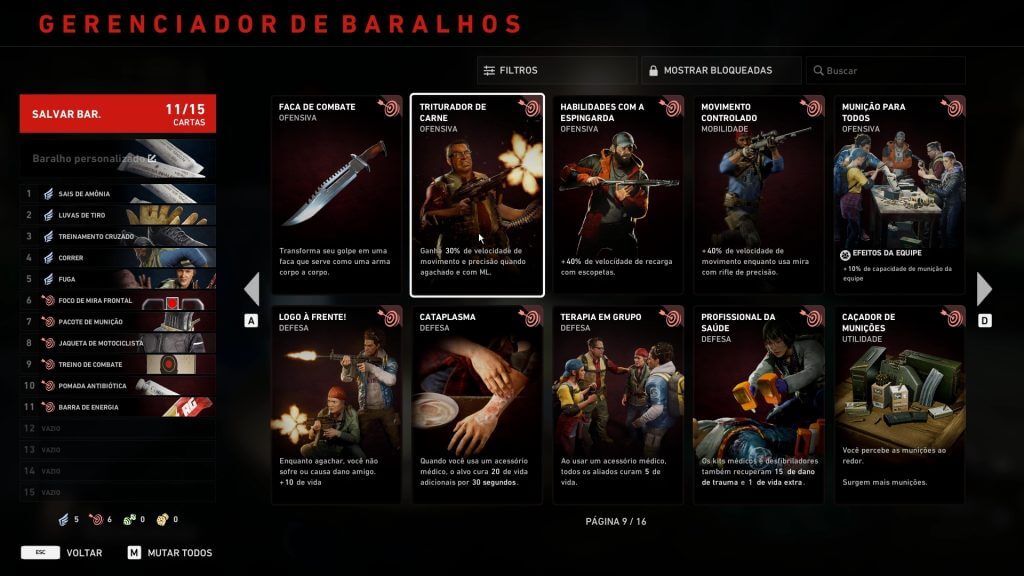Focus the Buscar search field
Viewport: 1024px width, 576px height.
click(x=885, y=71)
